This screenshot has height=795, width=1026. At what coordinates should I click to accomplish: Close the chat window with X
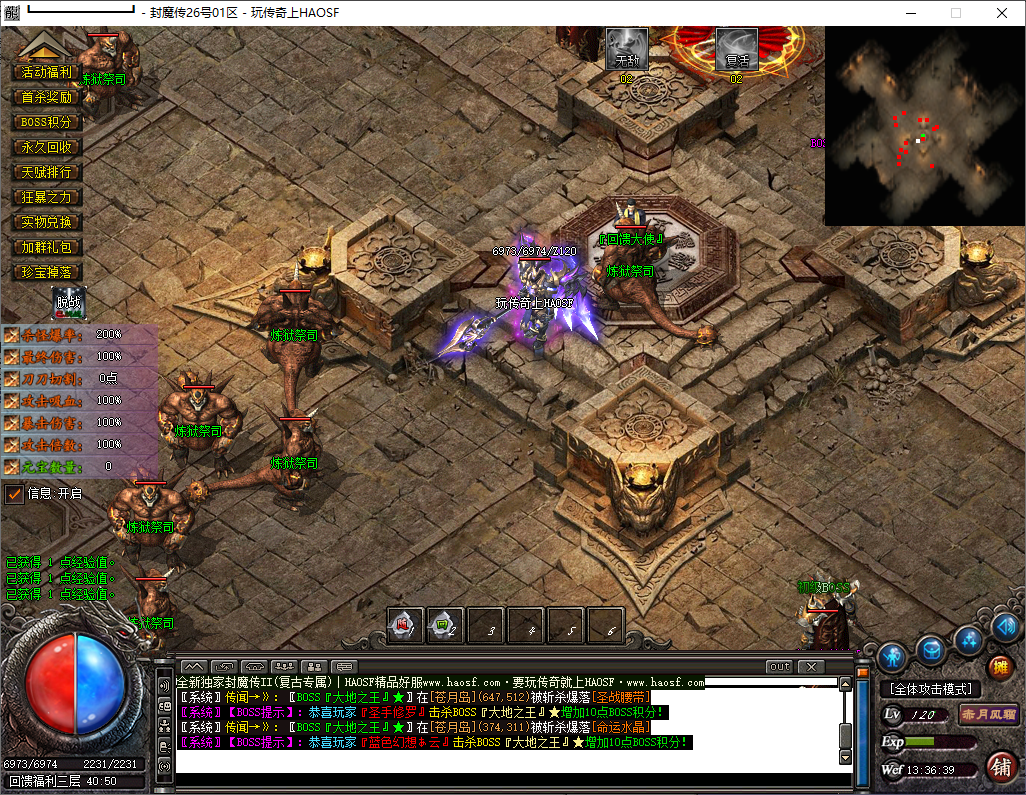tap(810, 667)
